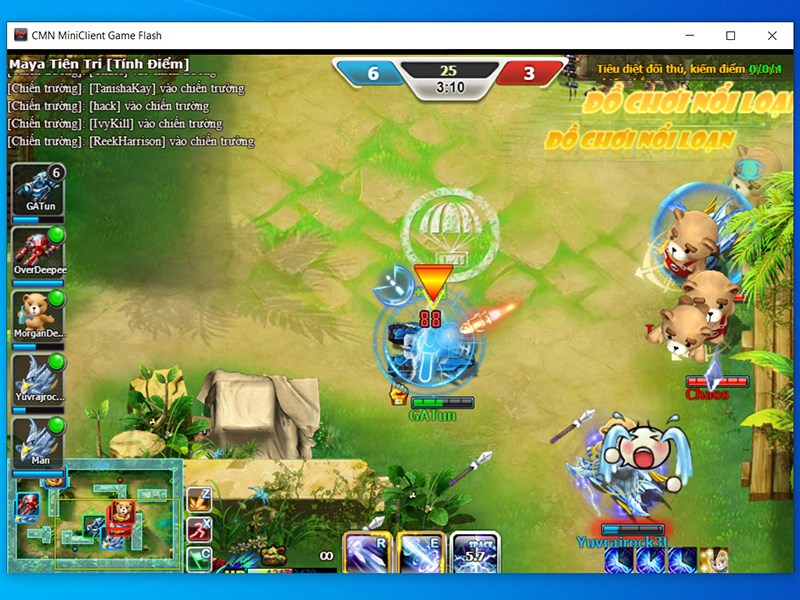Cast the R ability
The height and width of the screenshot is (600, 800).
367,552
